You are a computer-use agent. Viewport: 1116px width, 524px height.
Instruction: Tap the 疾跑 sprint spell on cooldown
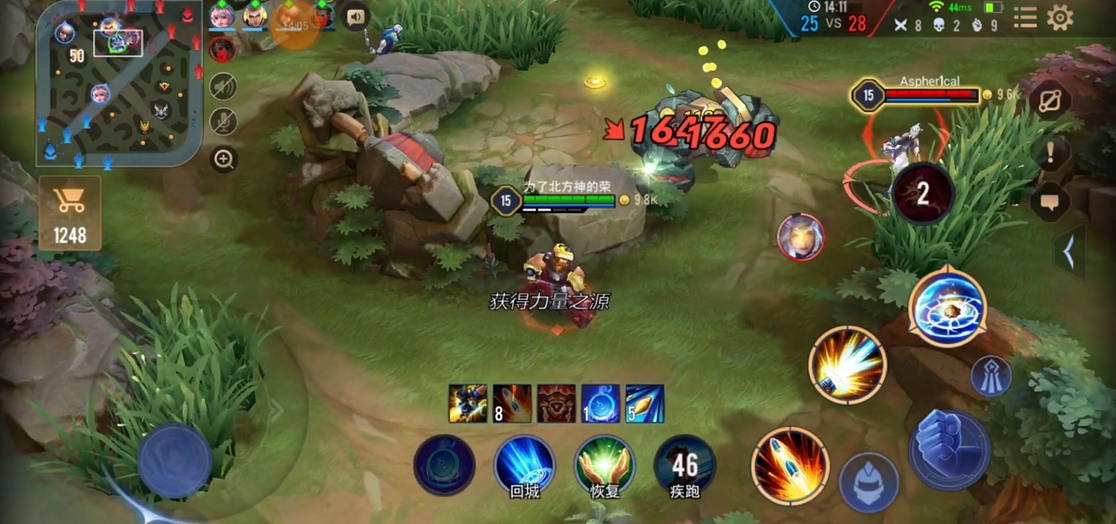(x=685, y=465)
